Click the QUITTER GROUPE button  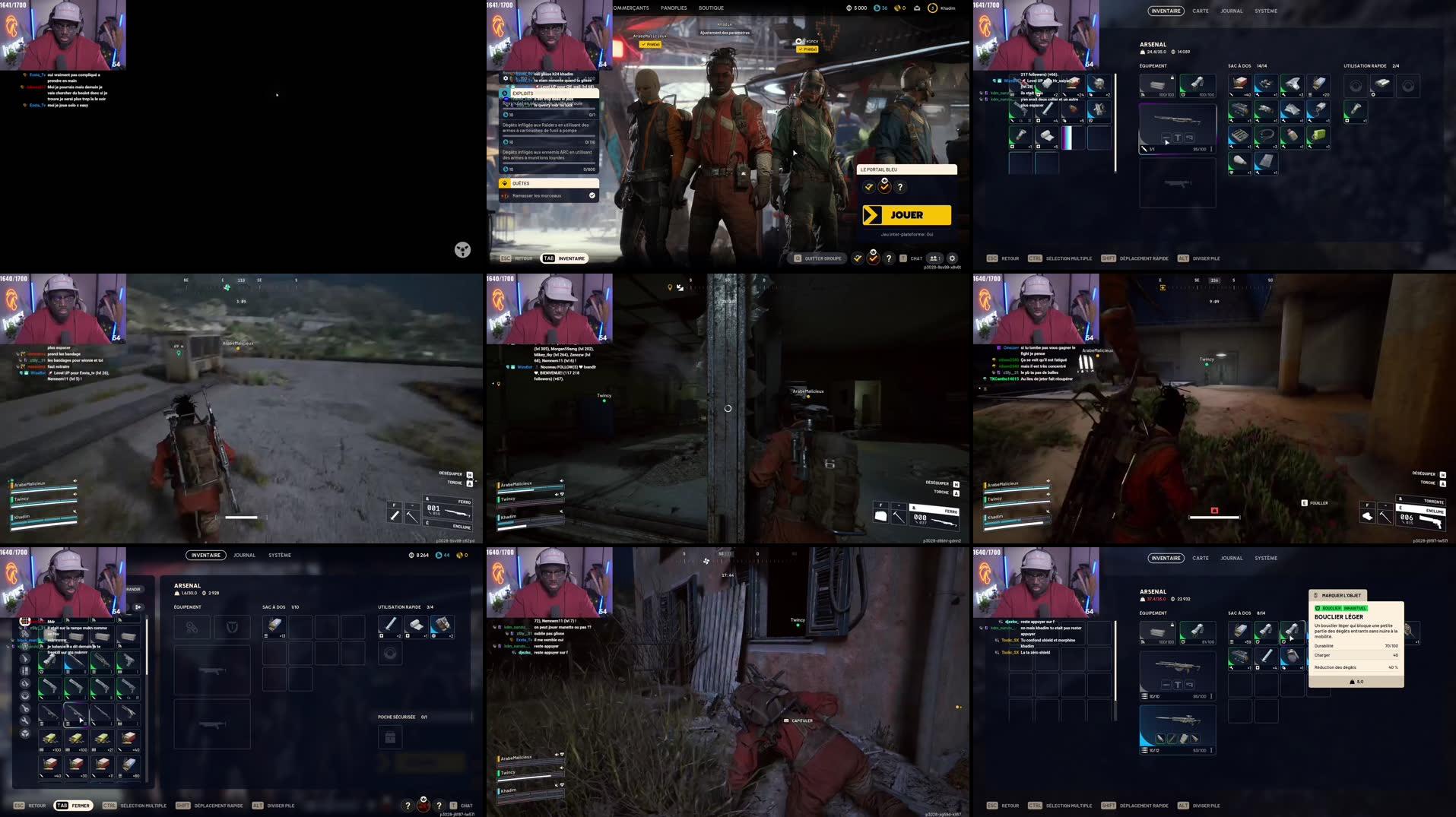click(x=819, y=258)
